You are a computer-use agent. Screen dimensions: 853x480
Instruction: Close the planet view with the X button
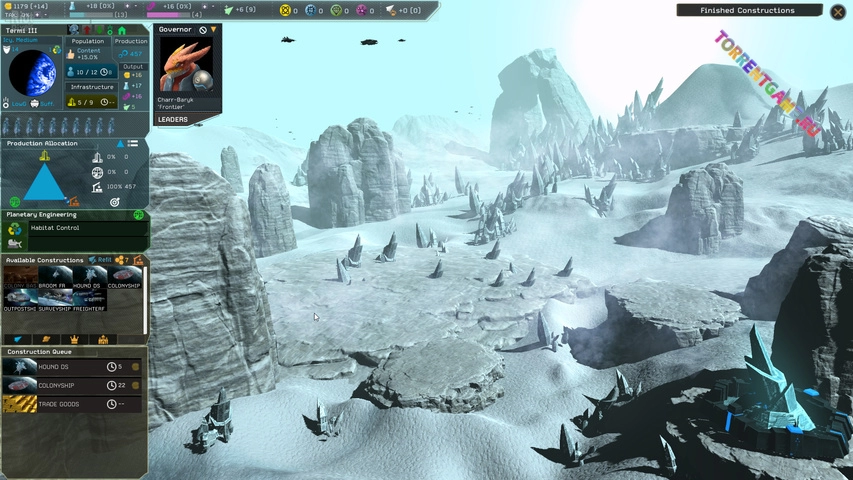(838, 11)
